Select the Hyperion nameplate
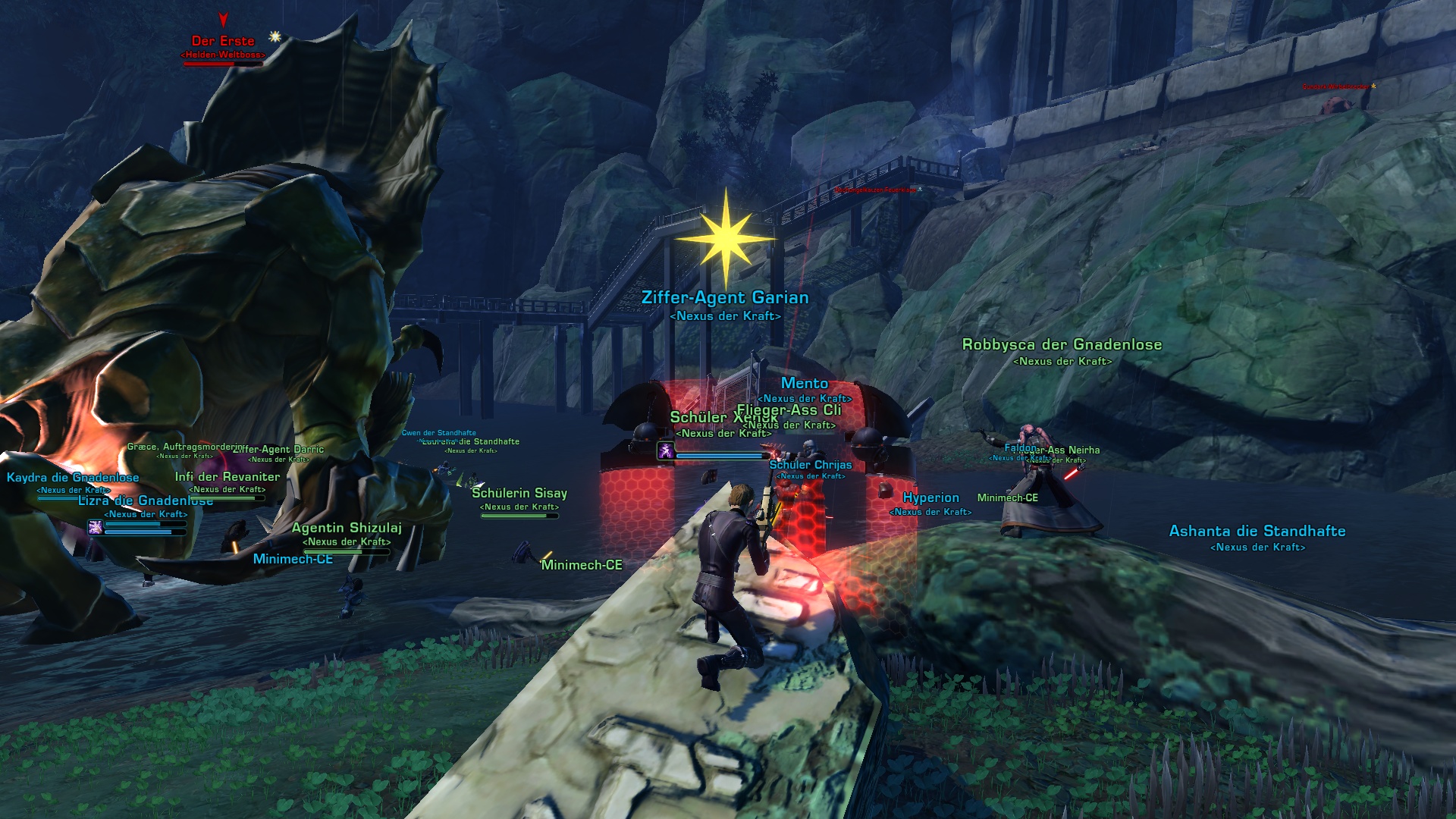The image size is (1456, 819). pos(930,498)
